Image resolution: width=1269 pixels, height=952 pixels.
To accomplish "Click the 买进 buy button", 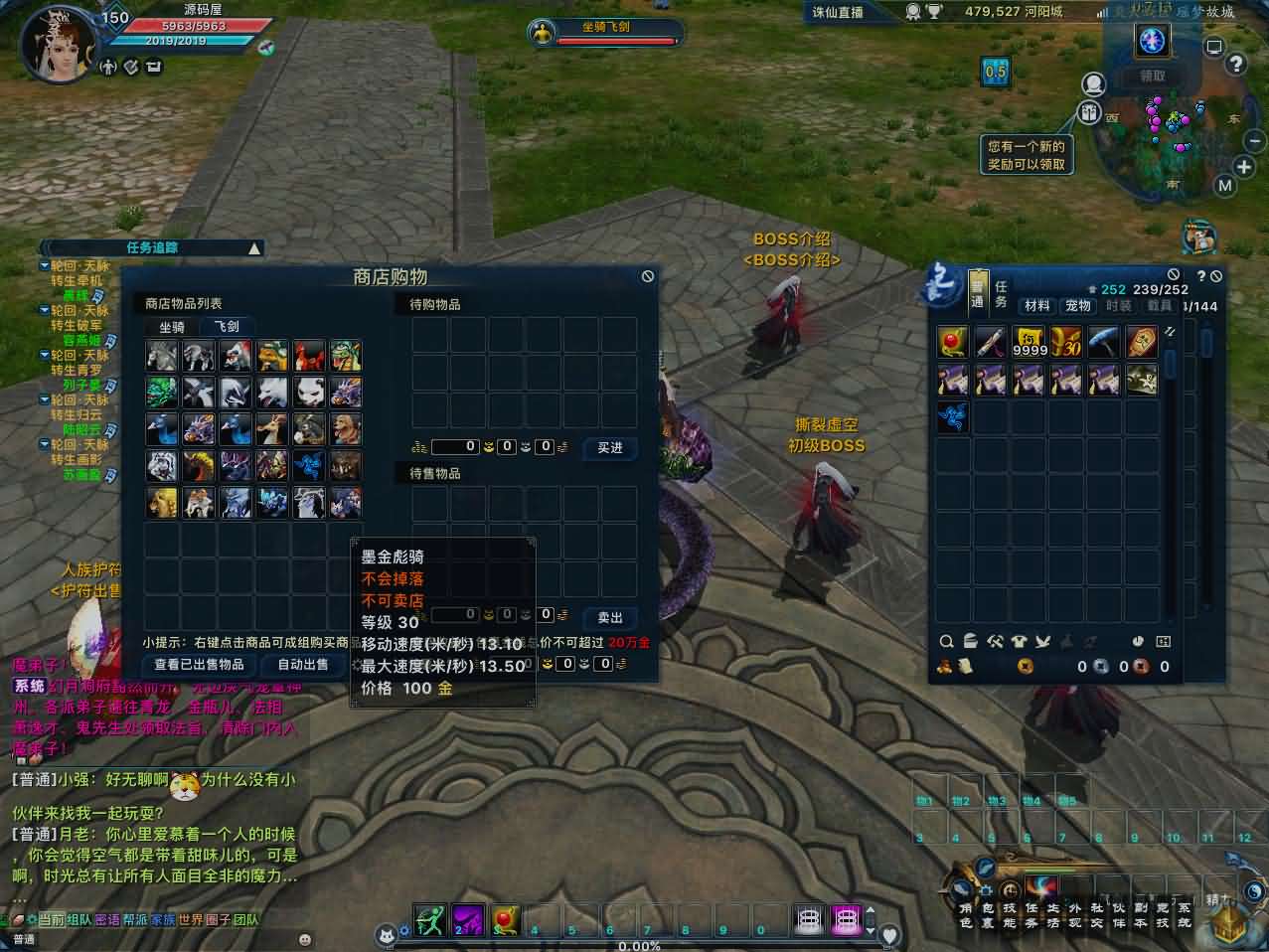I will coord(610,448).
